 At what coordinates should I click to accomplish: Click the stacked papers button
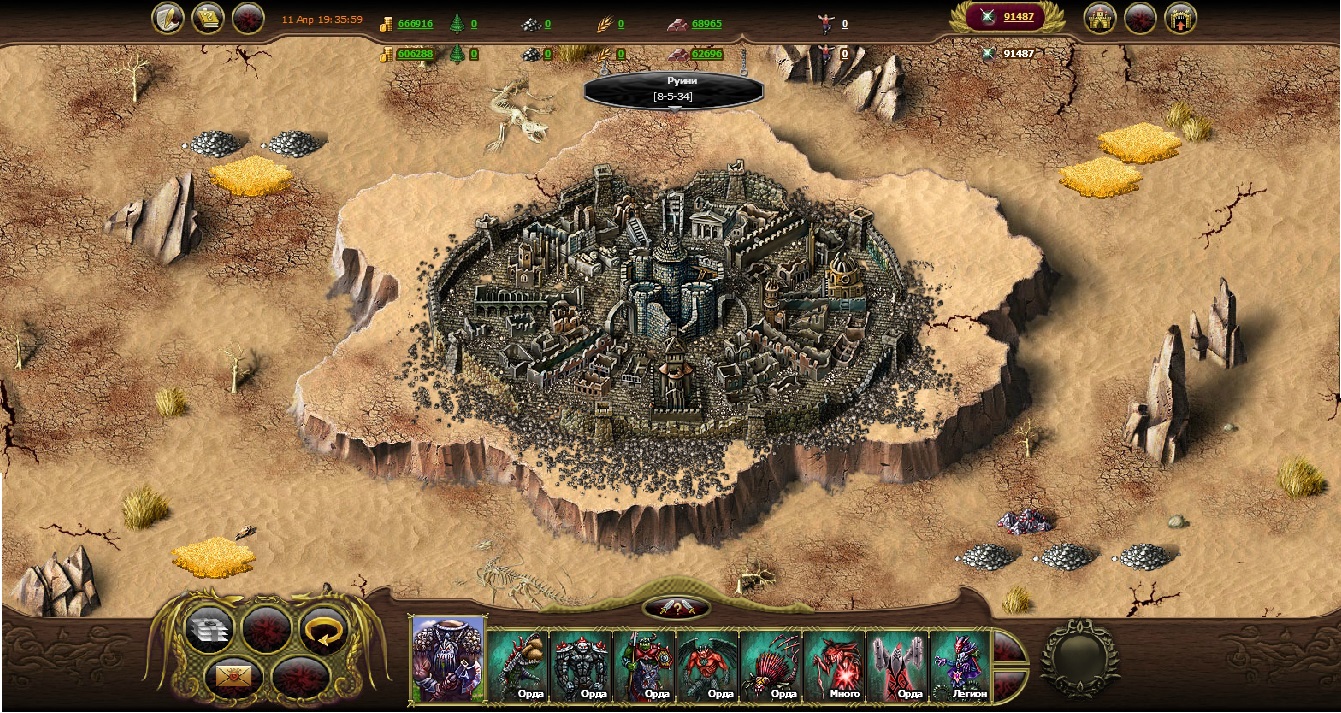pos(209,630)
